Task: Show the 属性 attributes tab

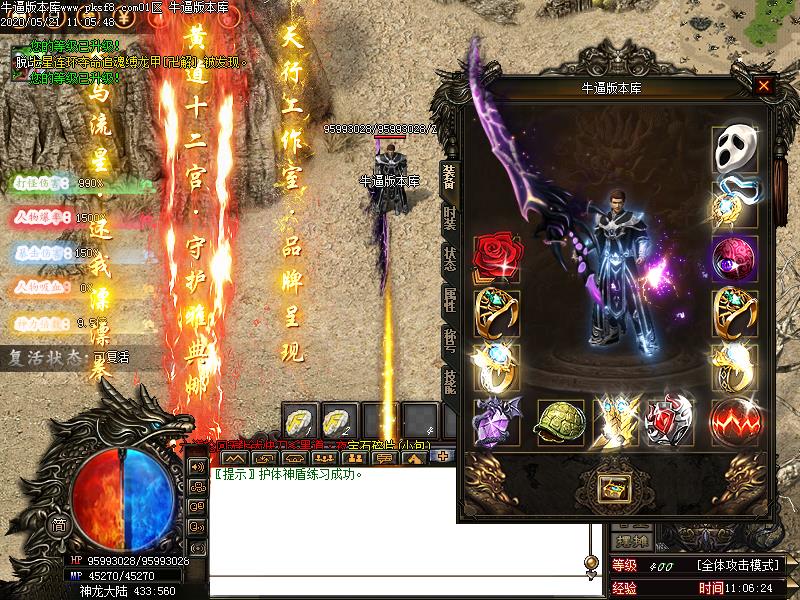Action: [450, 297]
